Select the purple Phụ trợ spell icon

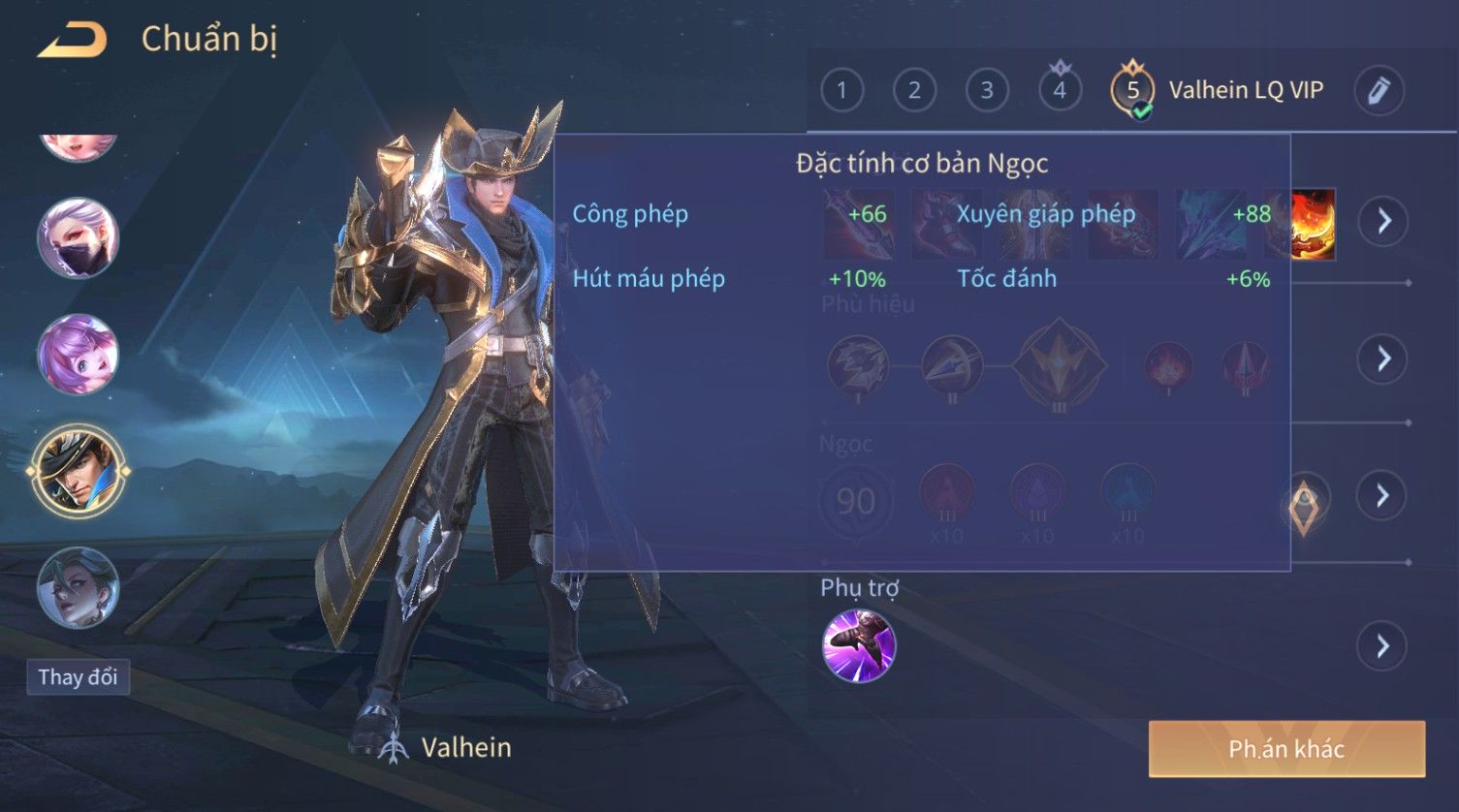[859, 645]
